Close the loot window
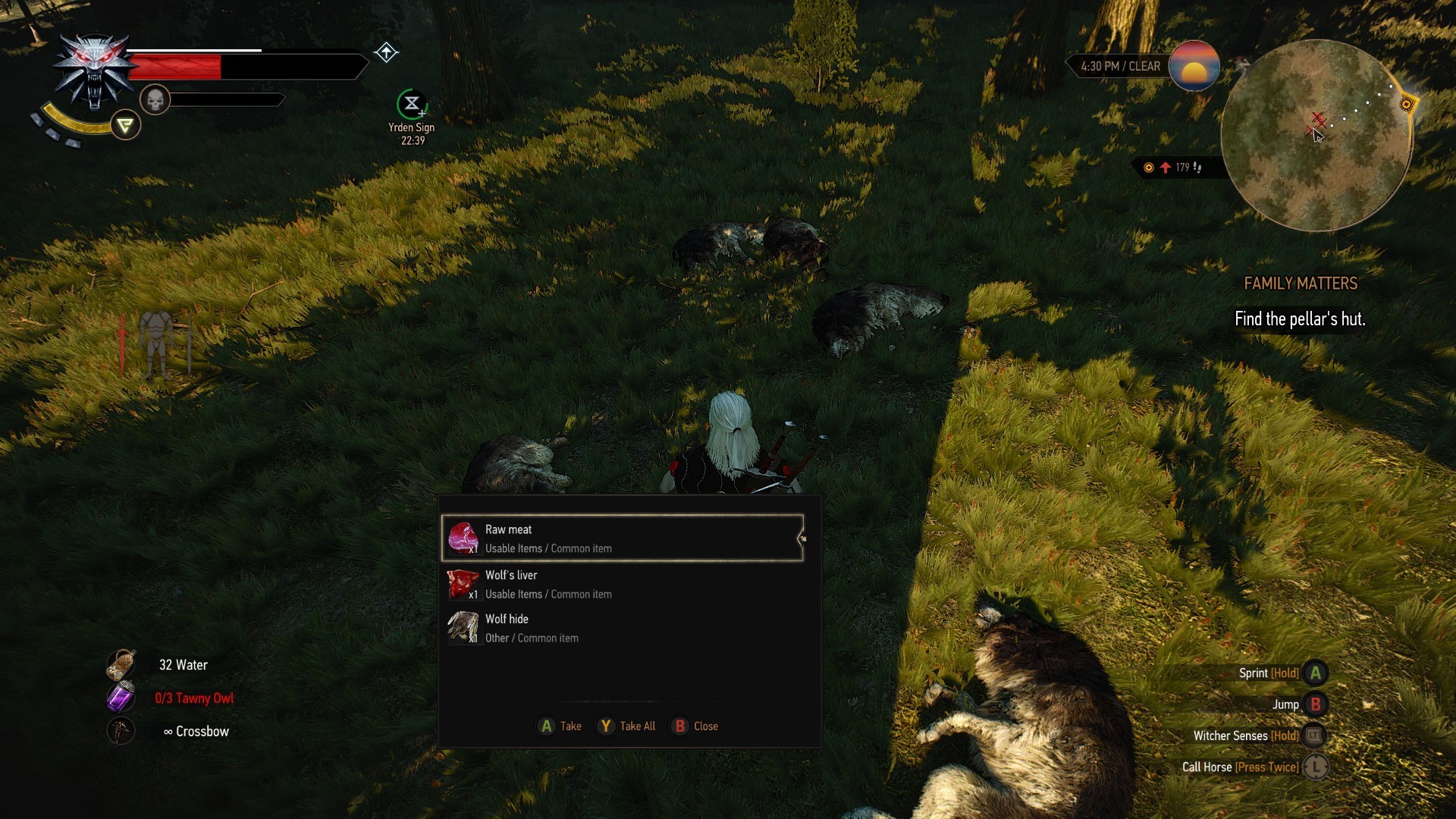 [x=695, y=726]
